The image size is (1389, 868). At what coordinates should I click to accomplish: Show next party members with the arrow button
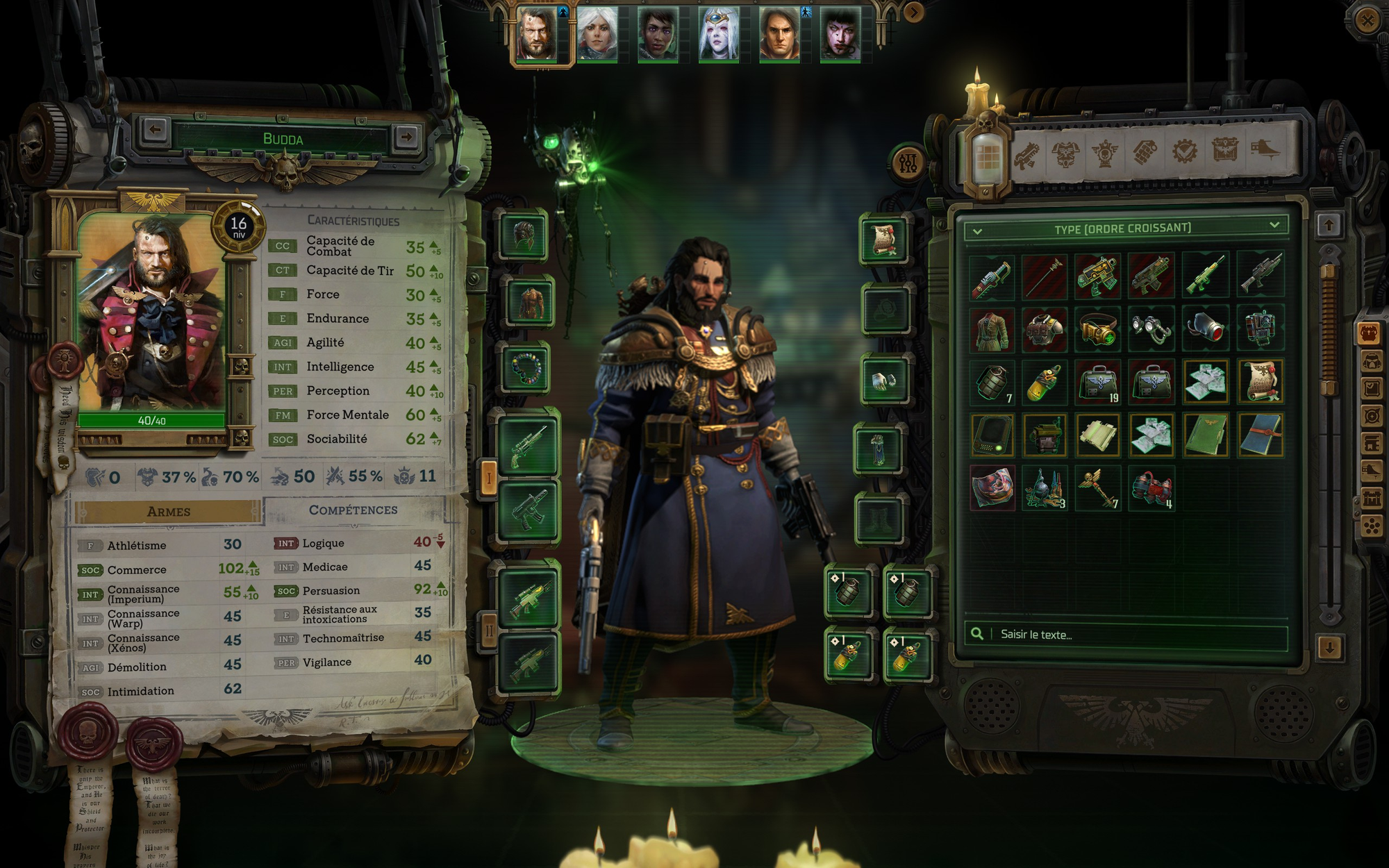click(x=914, y=12)
